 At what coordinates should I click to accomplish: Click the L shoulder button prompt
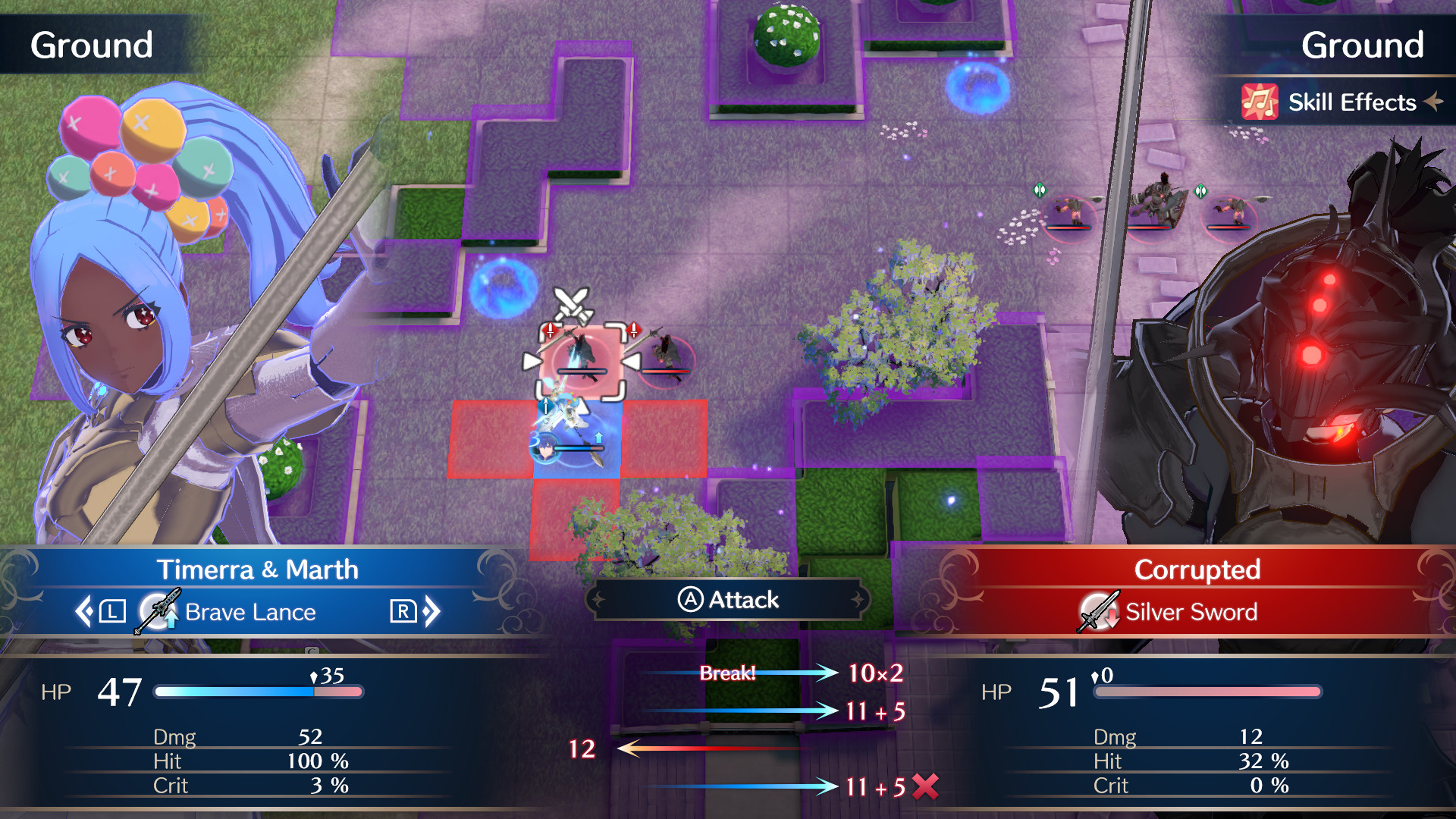pyautogui.click(x=111, y=611)
